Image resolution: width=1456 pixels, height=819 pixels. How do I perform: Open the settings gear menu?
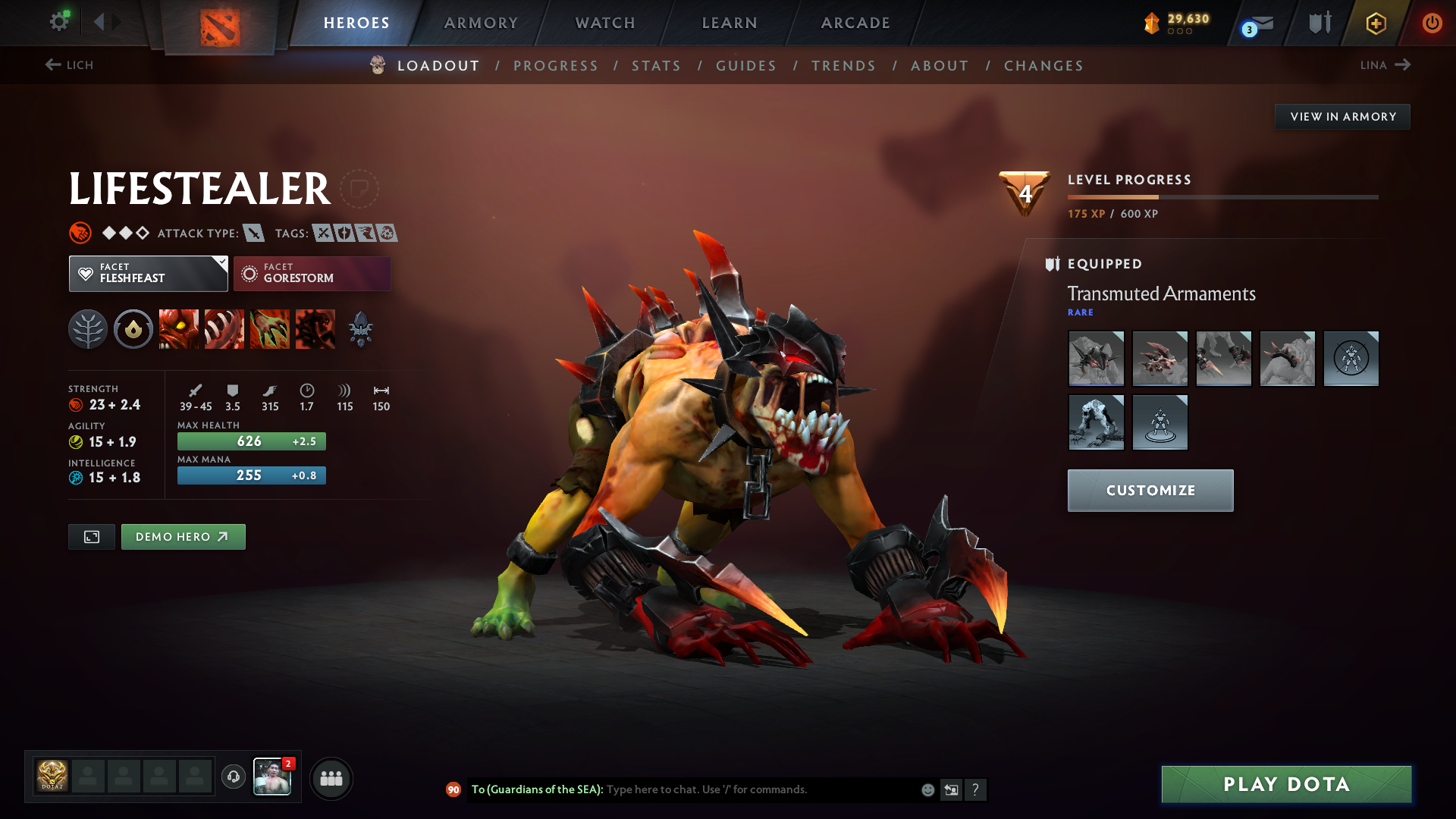pyautogui.click(x=58, y=22)
